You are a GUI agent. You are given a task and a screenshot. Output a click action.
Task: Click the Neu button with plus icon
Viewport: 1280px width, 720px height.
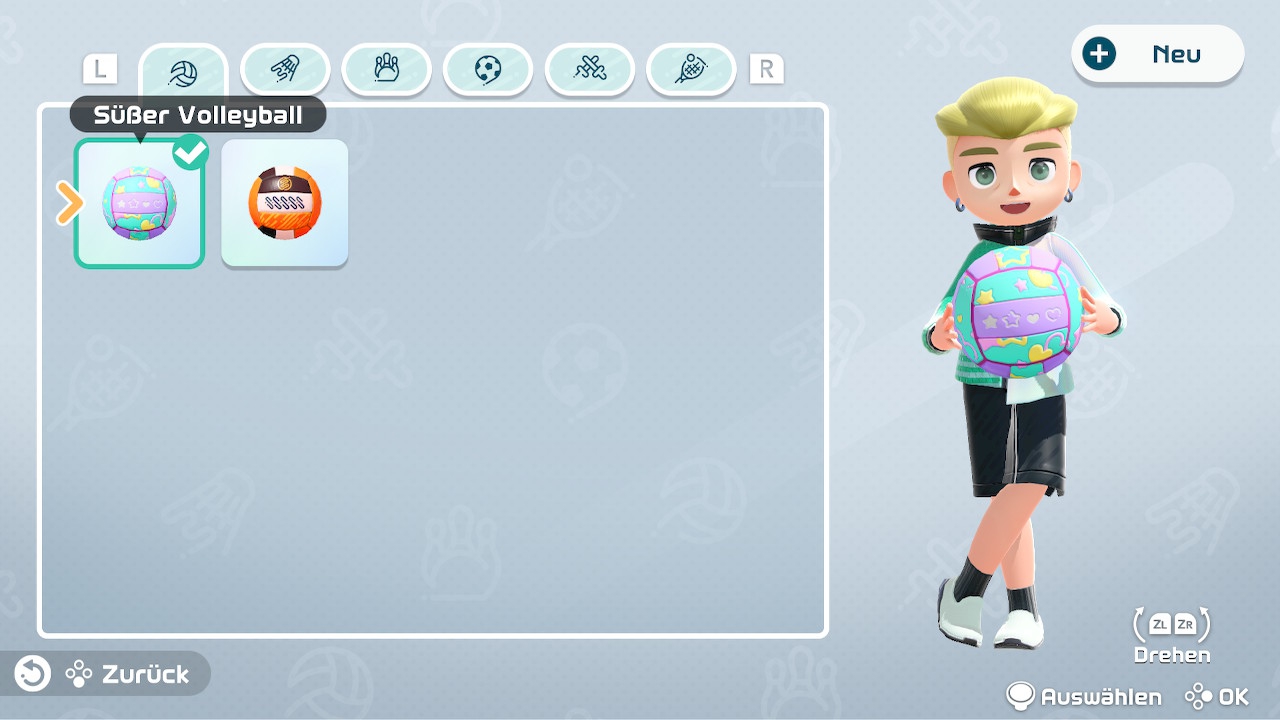[x=1157, y=54]
